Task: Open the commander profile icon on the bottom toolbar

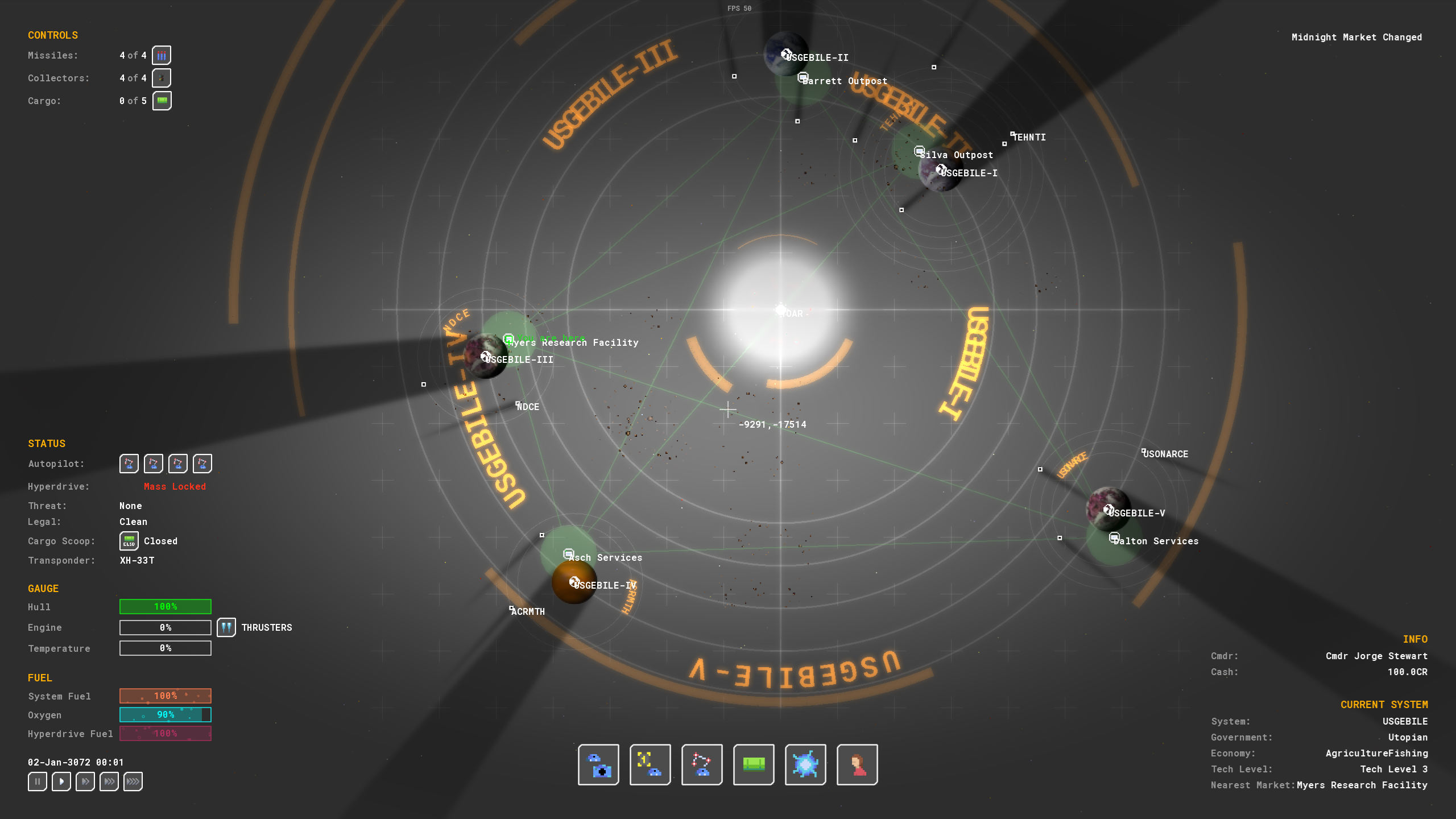Action: [x=857, y=764]
